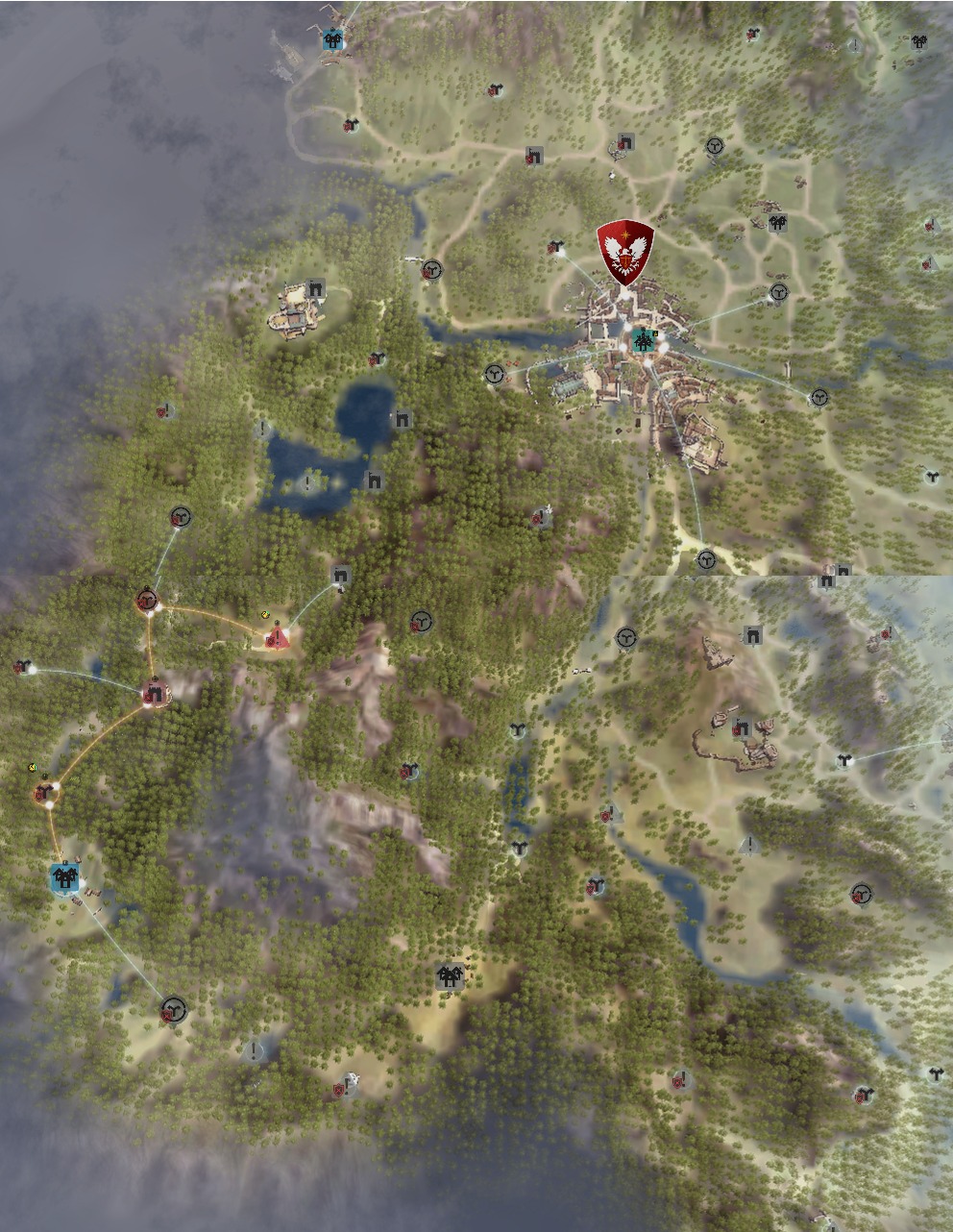Click the pink-circled gateway node on the orange route
Viewport: 953px width, 1232px height.
(x=154, y=692)
